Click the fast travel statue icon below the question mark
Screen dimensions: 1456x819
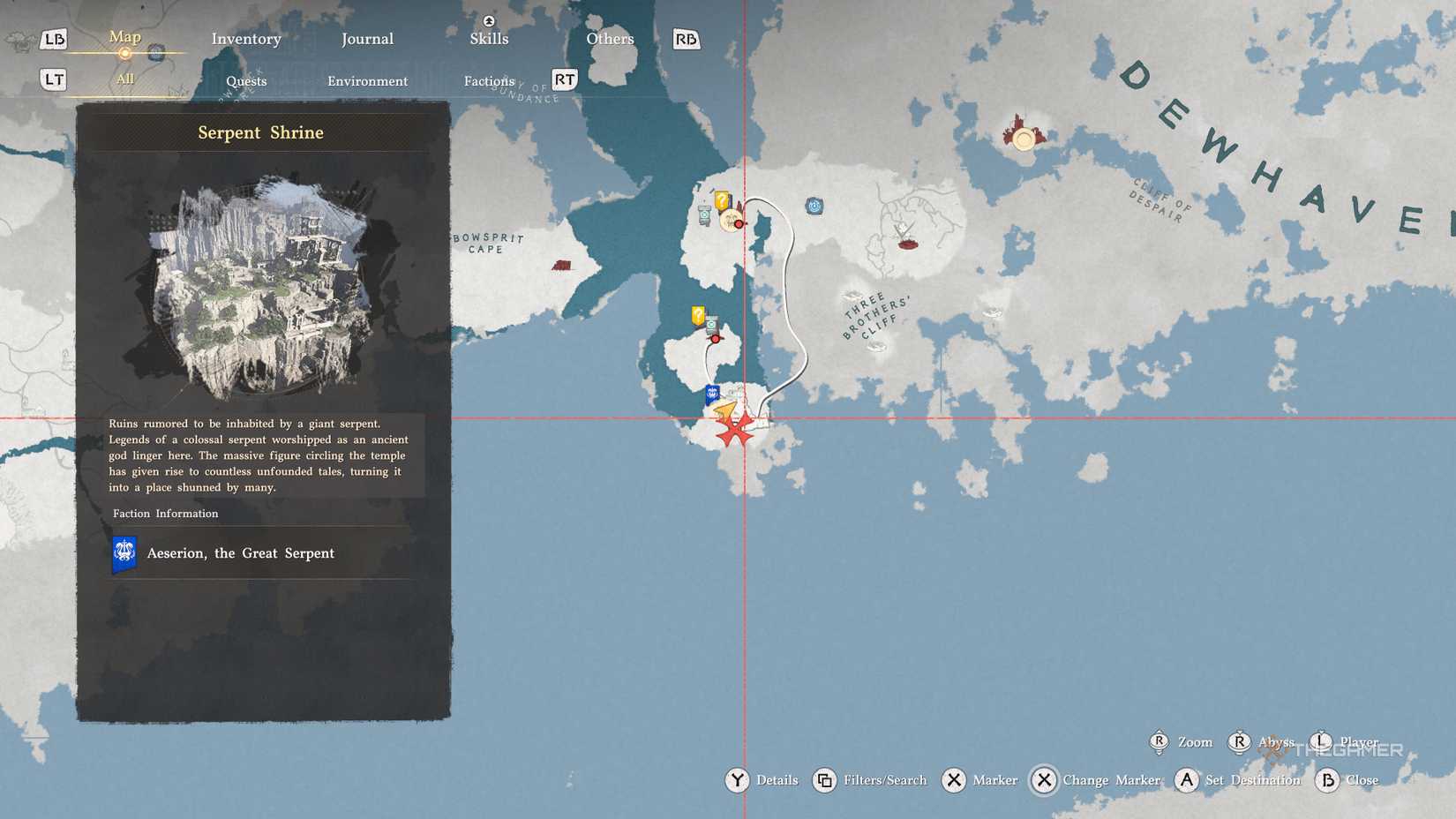[x=704, y=214]
